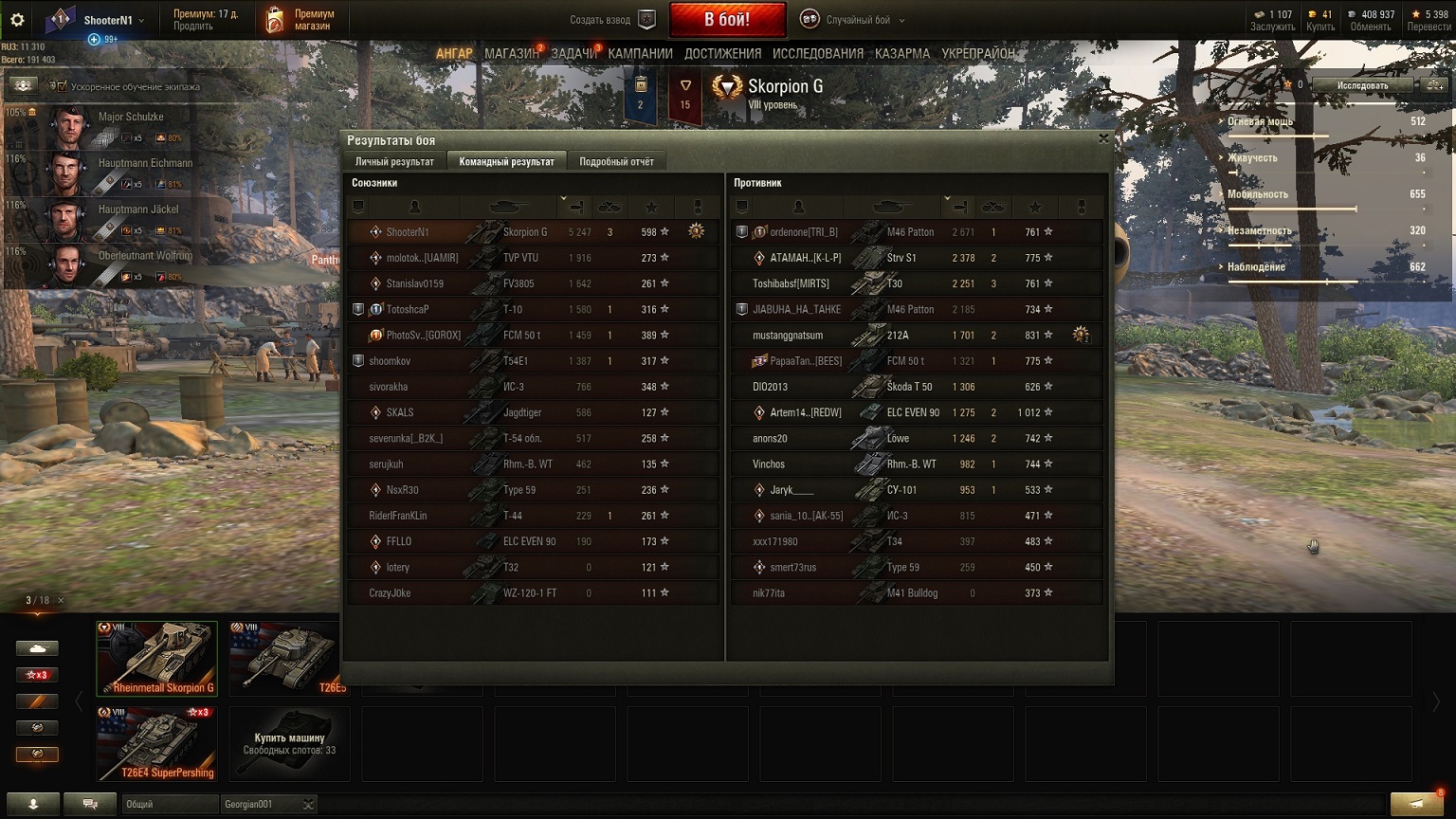The height and width of the screenshot is (819, 1456).
Task: Open the КАМПАНИИ menu
Action: tap(640, 54)
